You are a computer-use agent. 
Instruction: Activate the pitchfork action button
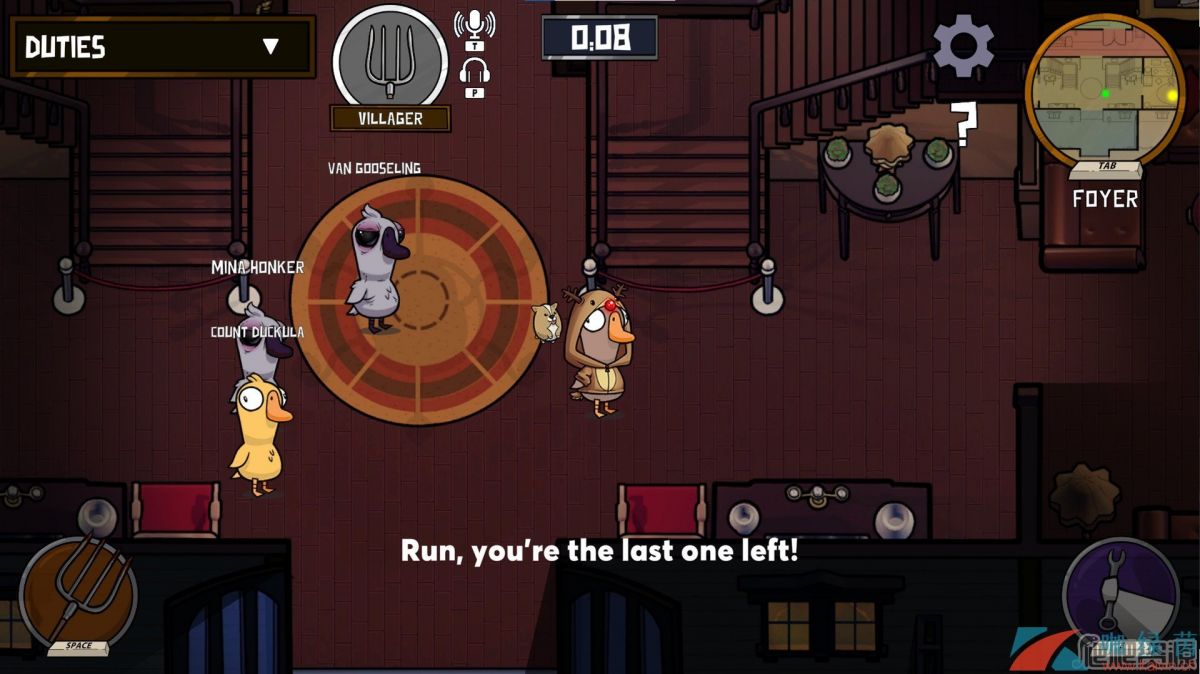click(78, 591)
